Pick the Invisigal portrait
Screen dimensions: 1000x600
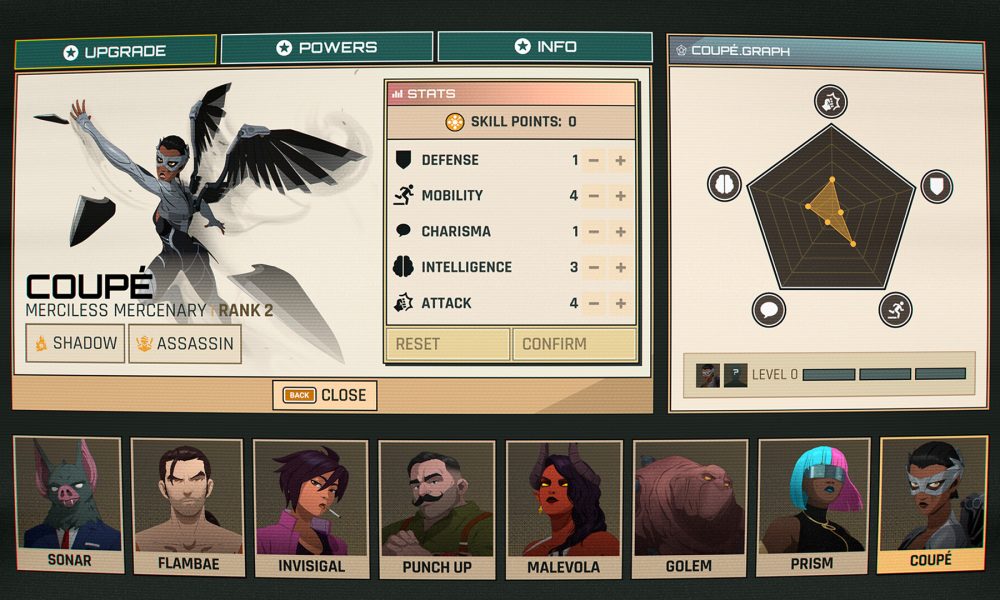click(x=311, y=508)
